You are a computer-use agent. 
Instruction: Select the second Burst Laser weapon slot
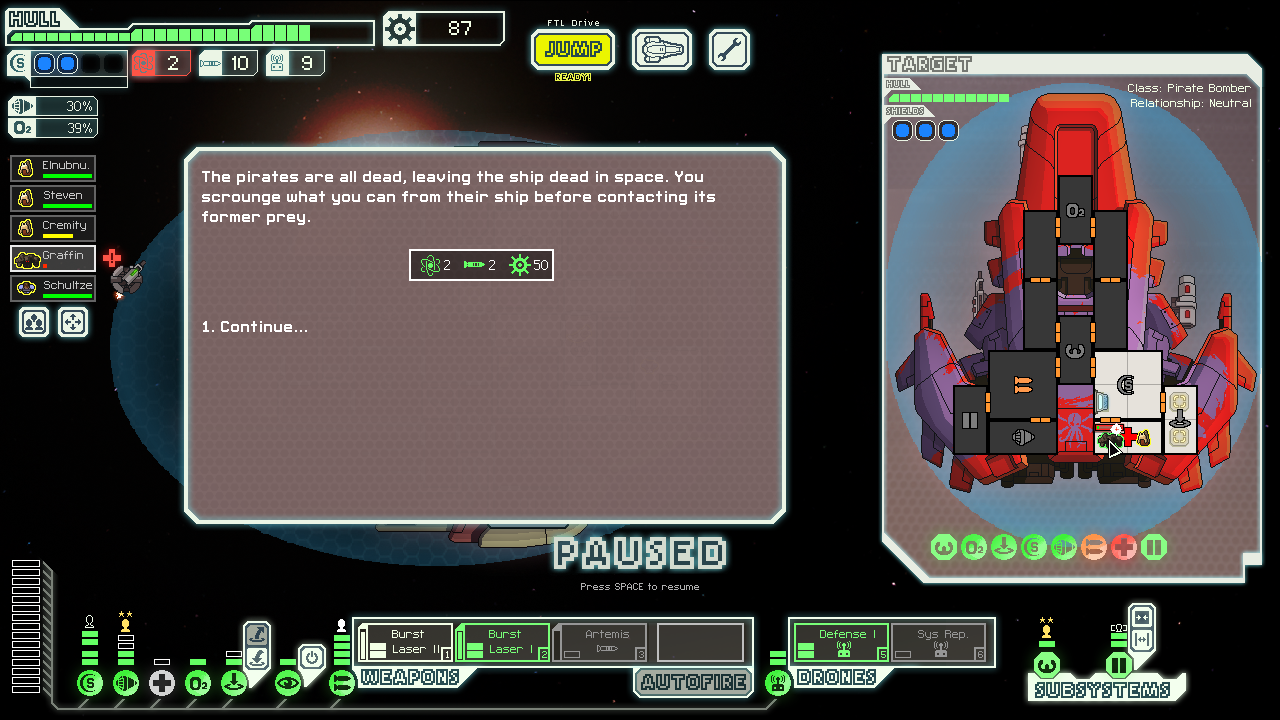click(x=503, y=642)
